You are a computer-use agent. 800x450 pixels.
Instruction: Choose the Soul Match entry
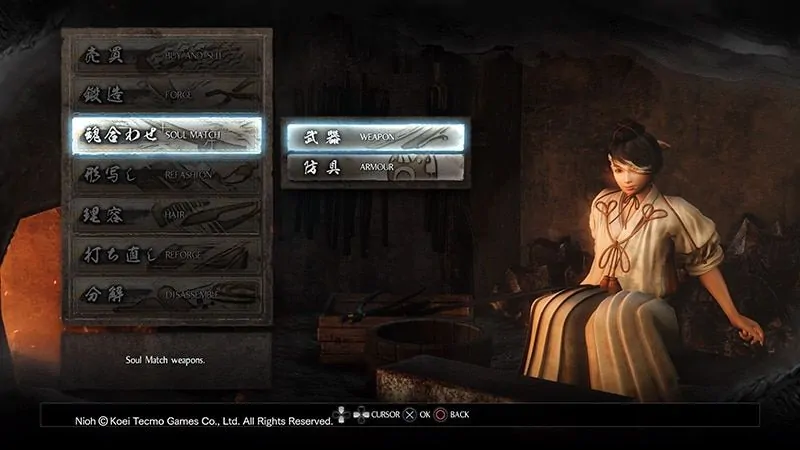tap(166, 134)
